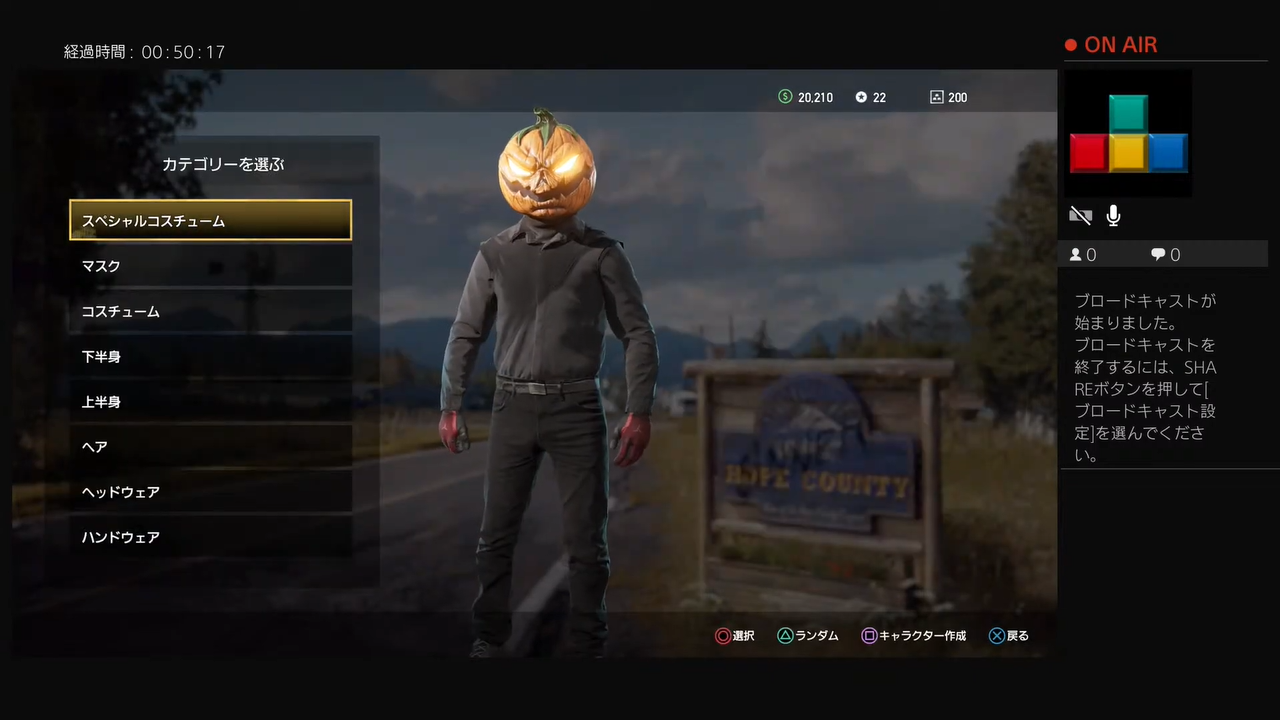The width and height of the screenshot is (1280, 720).
Task: Open the マスク category
Action: [x=210, y=266]
